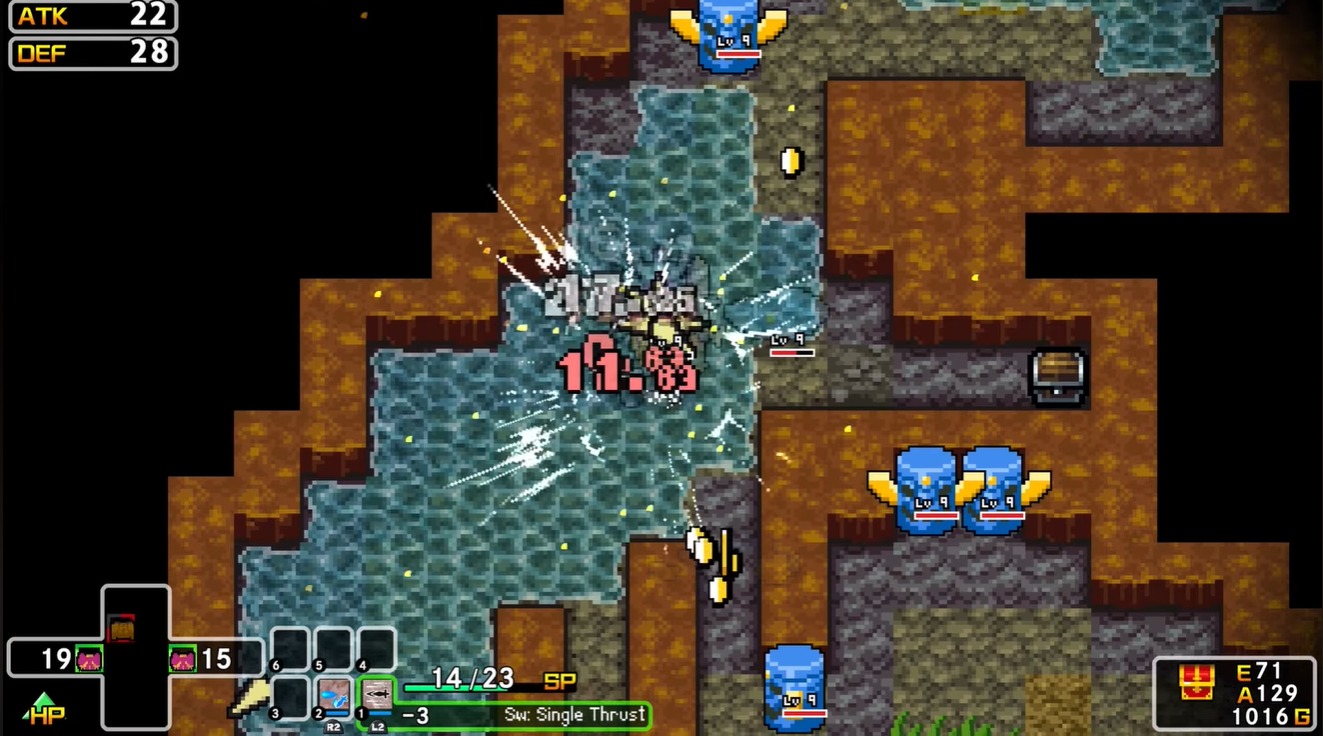1323x736 pixels.
Task: Select the Single Thrust sword skill slot
Action: (378, 694)
